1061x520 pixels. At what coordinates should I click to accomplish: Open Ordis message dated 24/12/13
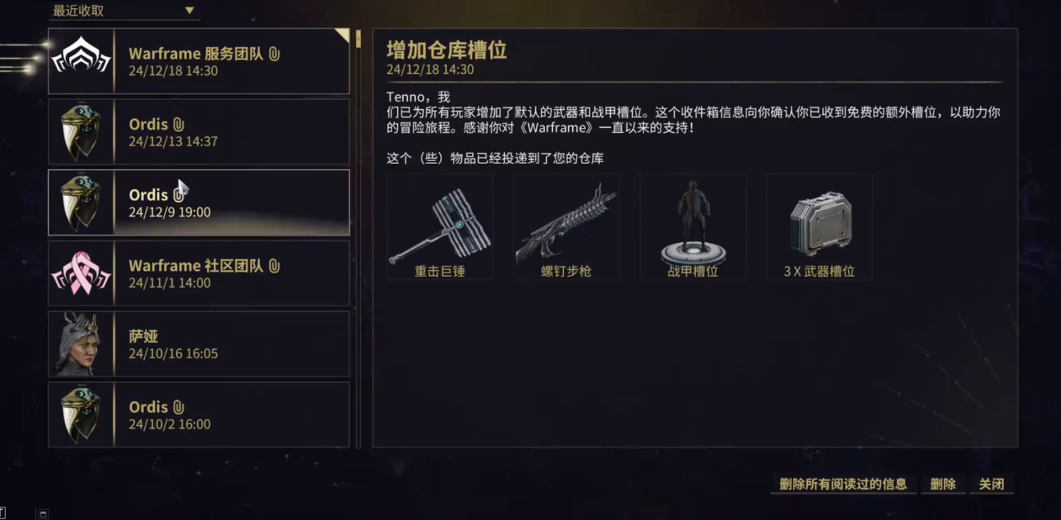pos(199,132)
